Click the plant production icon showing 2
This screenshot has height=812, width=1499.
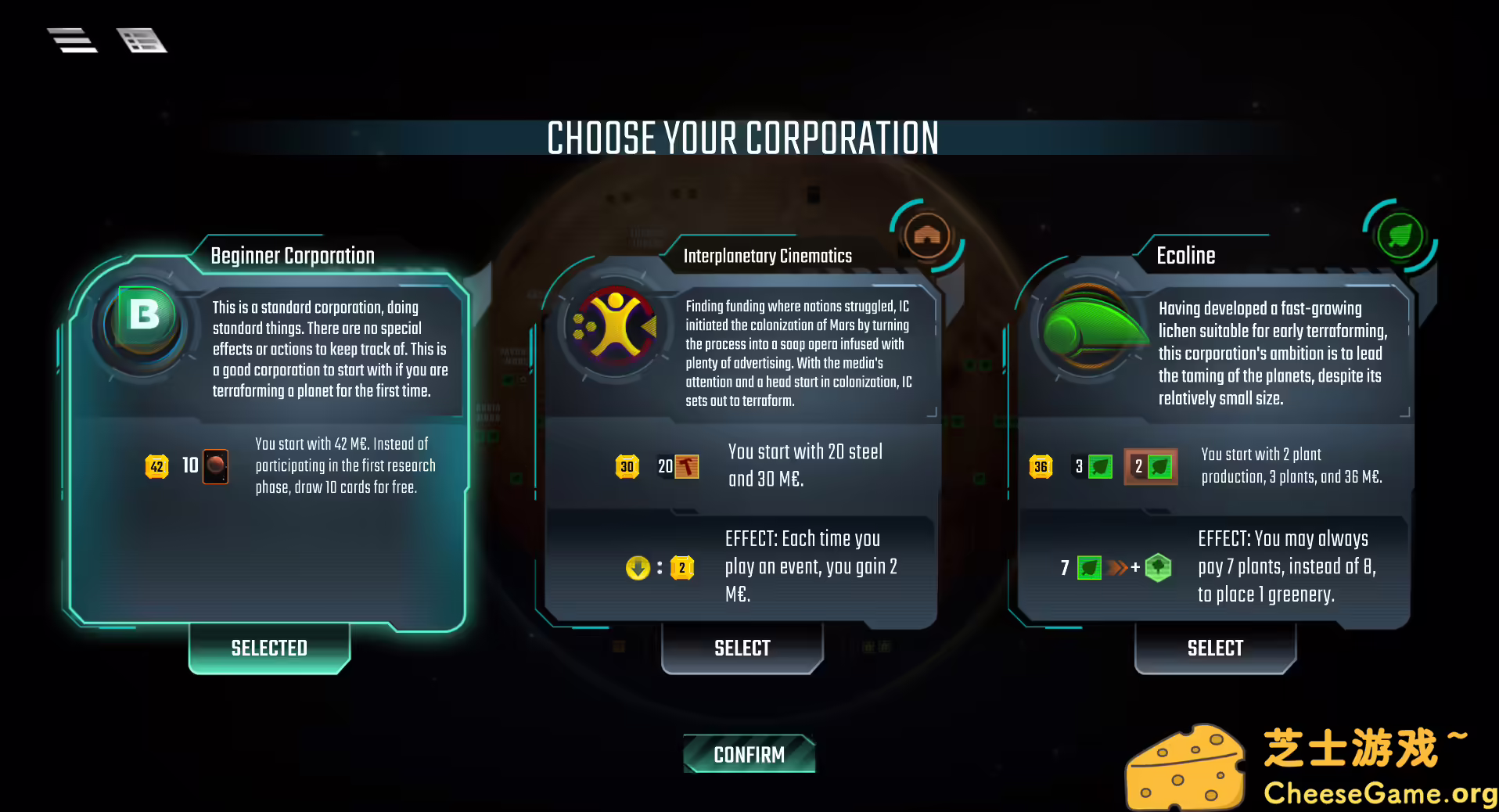1151,466
